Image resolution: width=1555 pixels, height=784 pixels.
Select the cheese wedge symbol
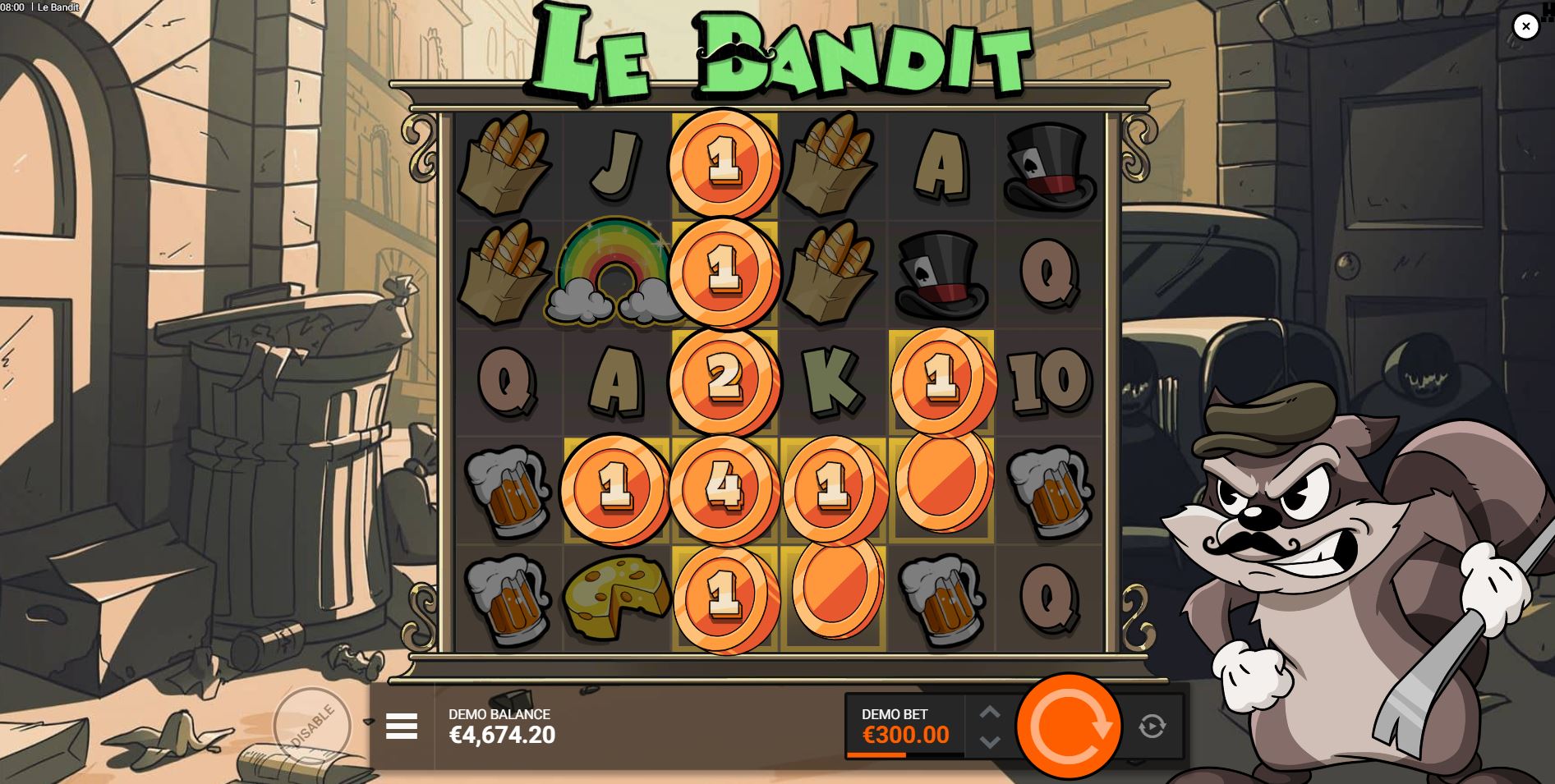click(614, 597)
